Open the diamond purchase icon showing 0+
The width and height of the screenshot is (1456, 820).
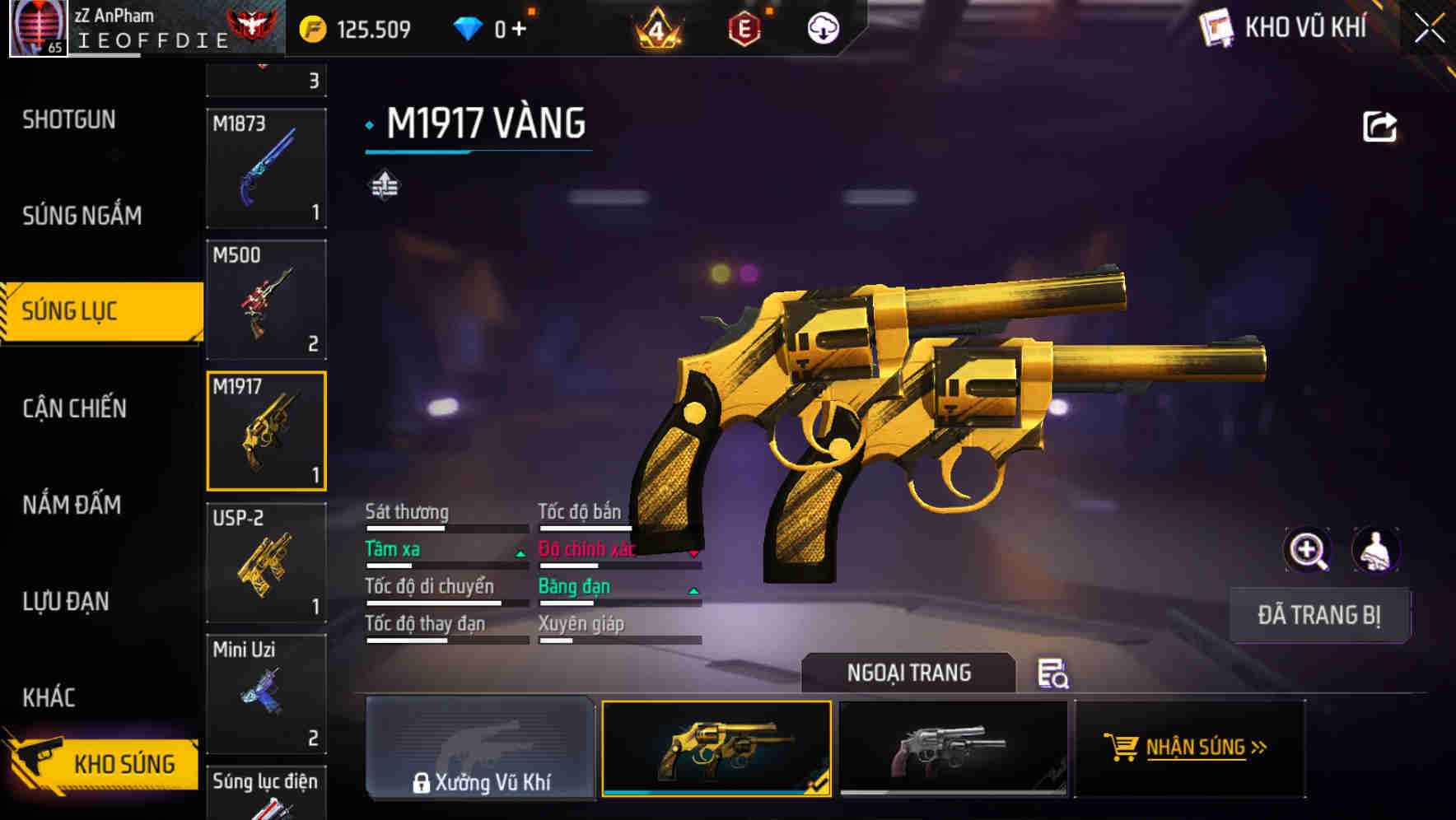pos(470,27)
